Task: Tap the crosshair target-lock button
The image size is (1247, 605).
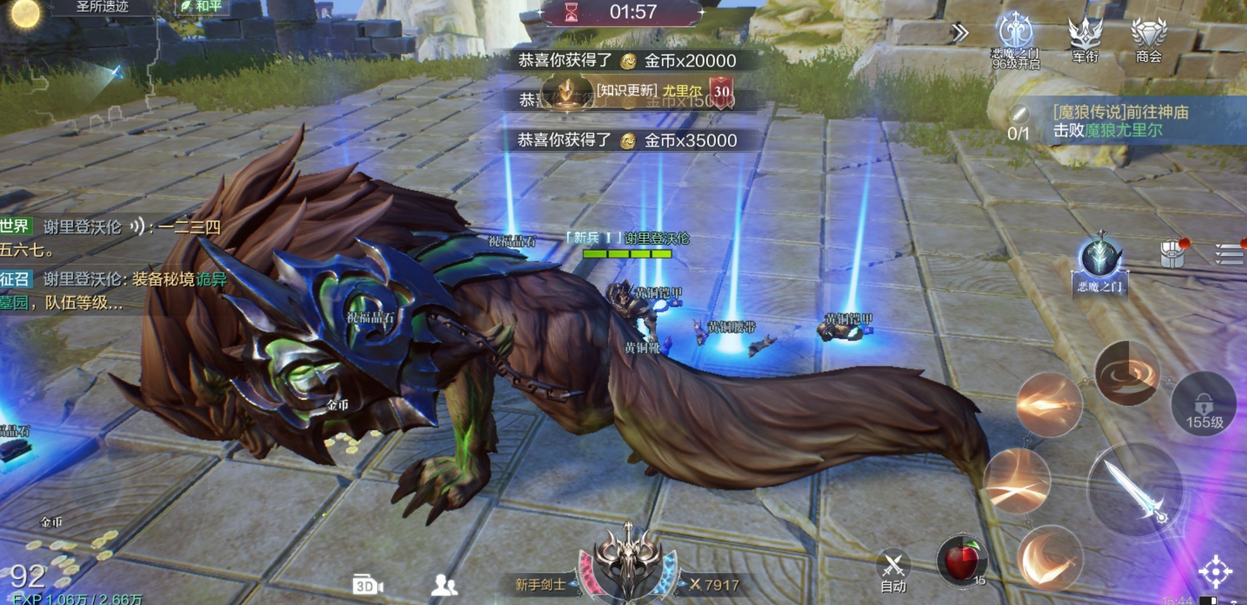Action: [1216, 572]
